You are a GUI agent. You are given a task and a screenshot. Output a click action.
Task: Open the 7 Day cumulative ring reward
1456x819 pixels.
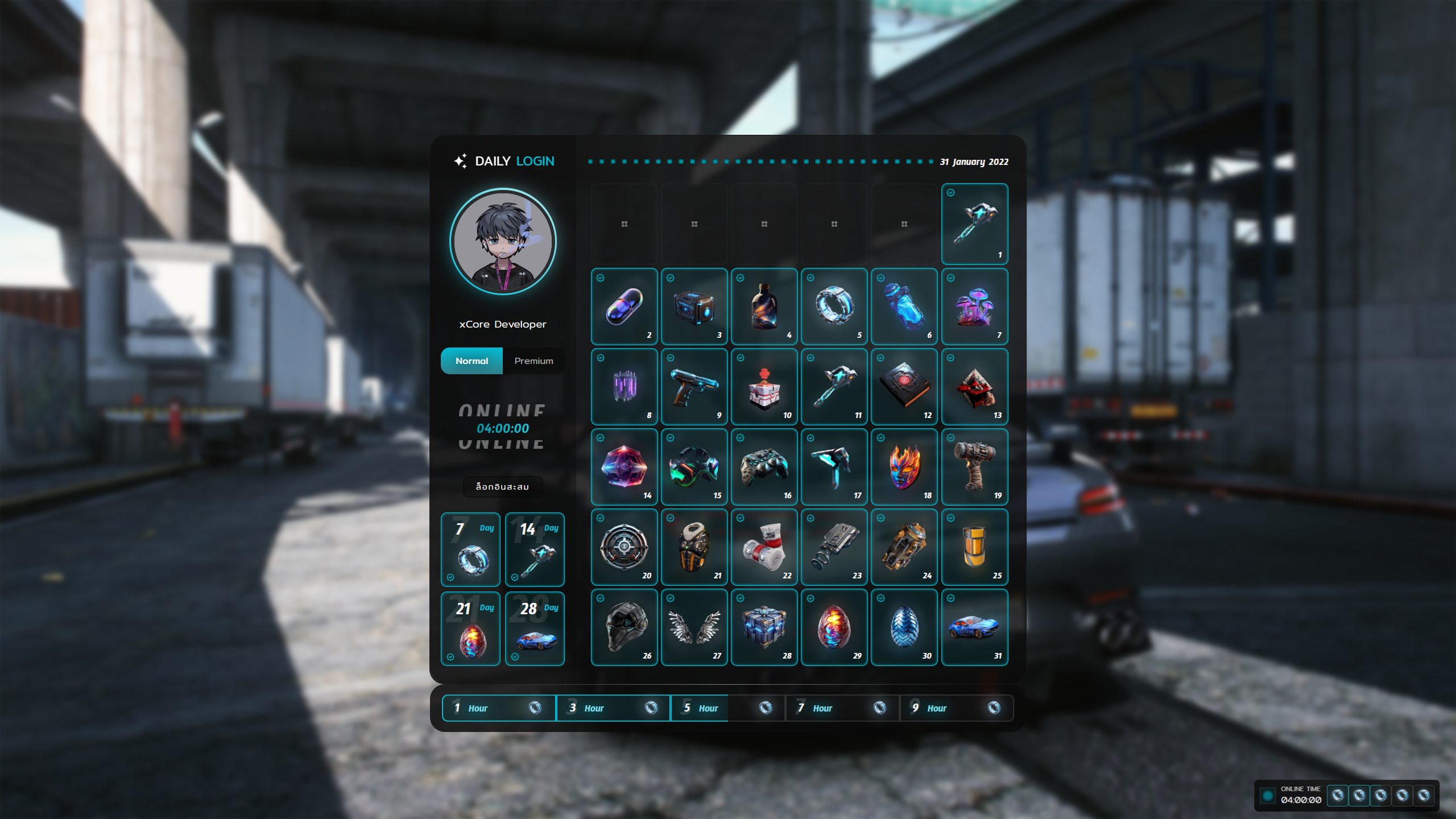470,550
